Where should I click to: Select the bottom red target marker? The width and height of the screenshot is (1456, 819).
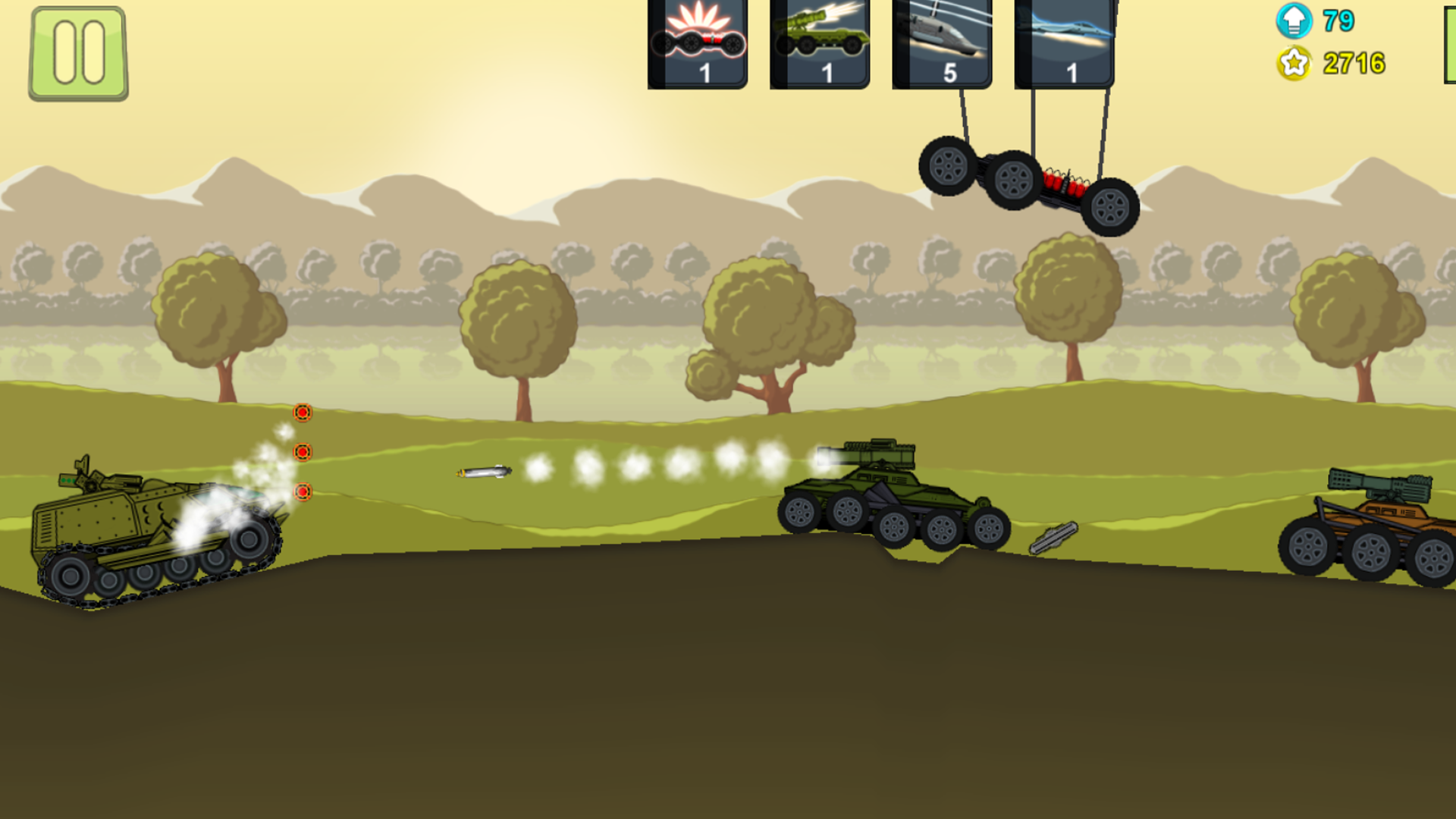coord(303,493)
